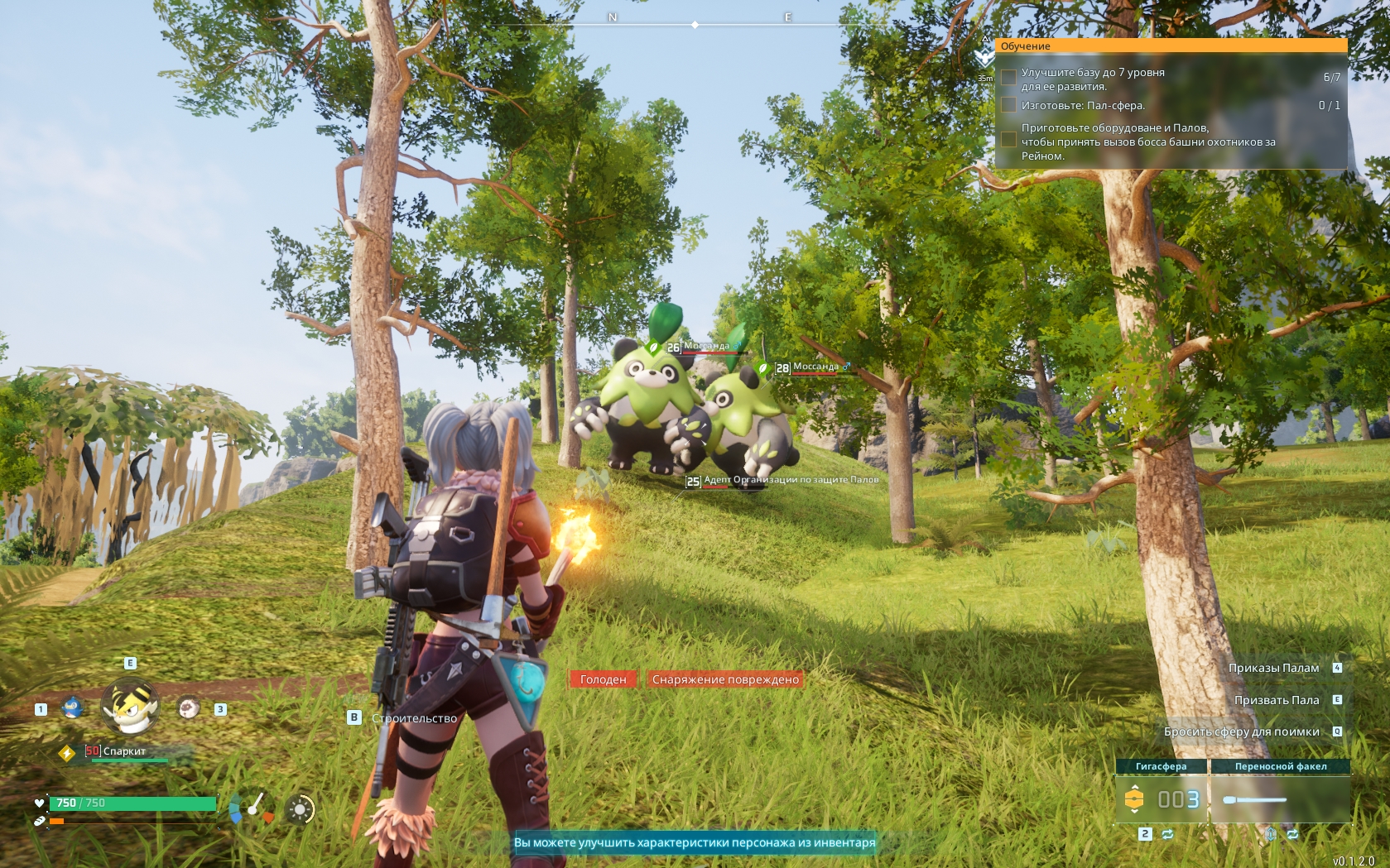This screenshot has width=1390, height=868.
Task: Open the Приказы Палам command option
Action: click(x=1273, y=668)
